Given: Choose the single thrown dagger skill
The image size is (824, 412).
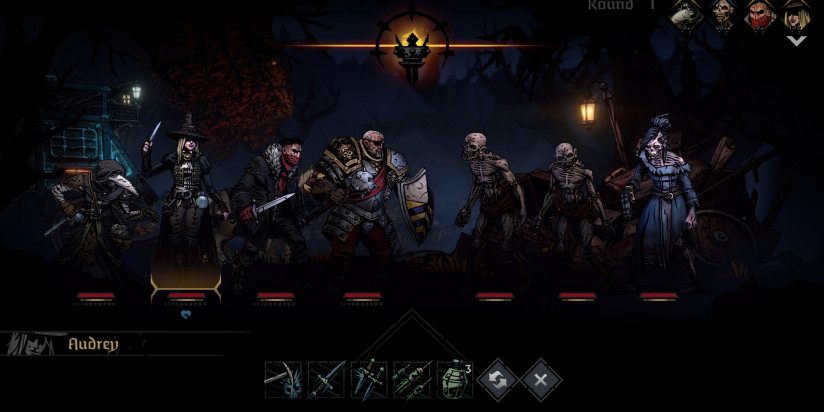Looking at the screenshot, I should point(326,380).
